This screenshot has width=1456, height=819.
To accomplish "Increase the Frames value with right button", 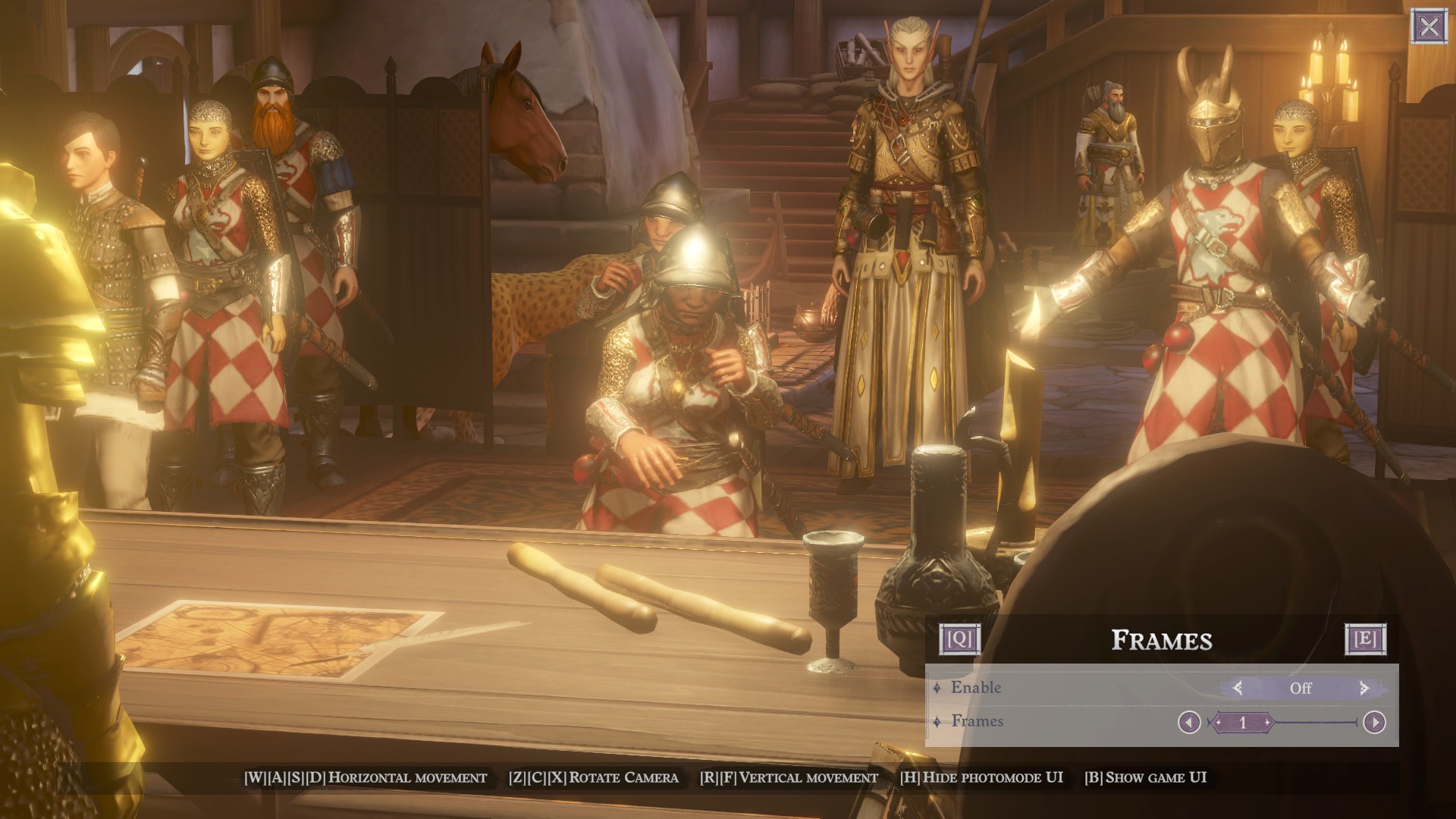I will click(1374, 722).
